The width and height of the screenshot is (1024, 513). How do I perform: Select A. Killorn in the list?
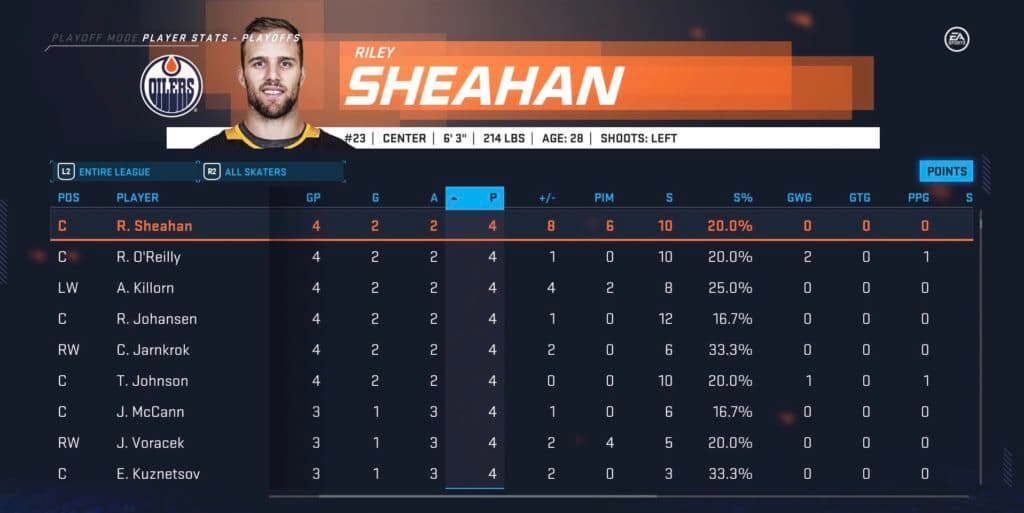[x=146, y=288]
